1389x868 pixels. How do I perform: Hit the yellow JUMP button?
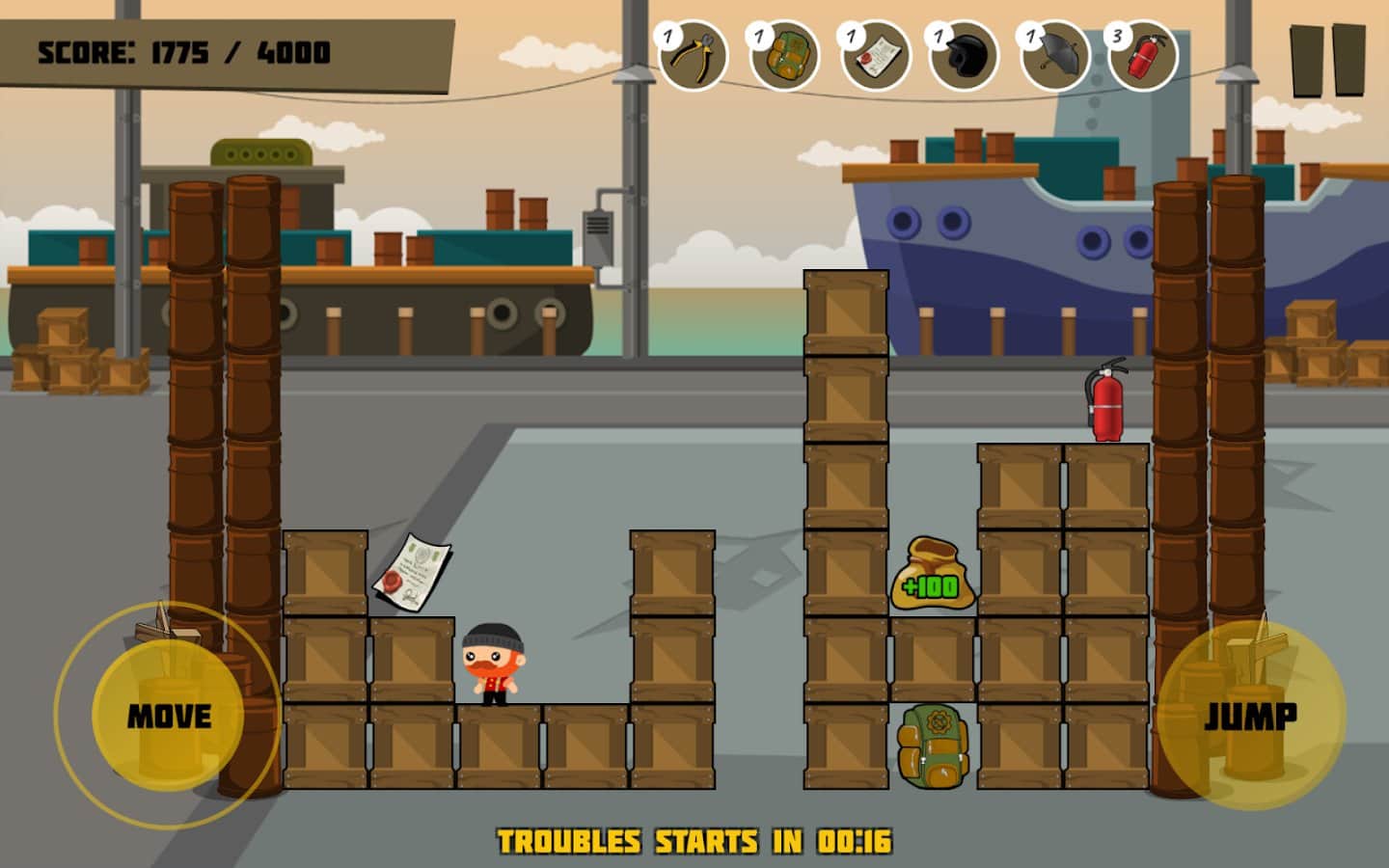(1250, 715)
